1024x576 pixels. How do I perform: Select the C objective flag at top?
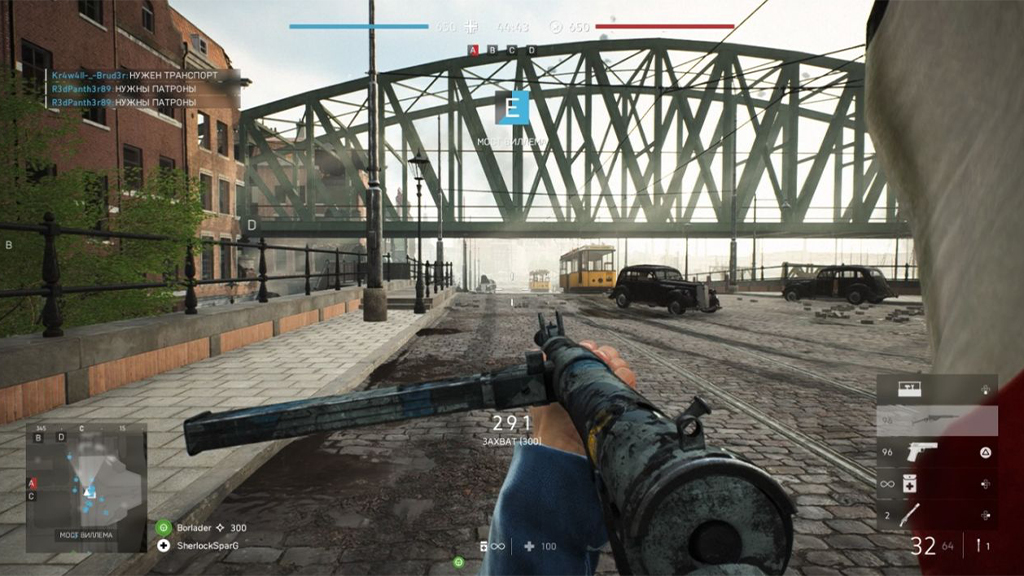click(x=512, y=50)
